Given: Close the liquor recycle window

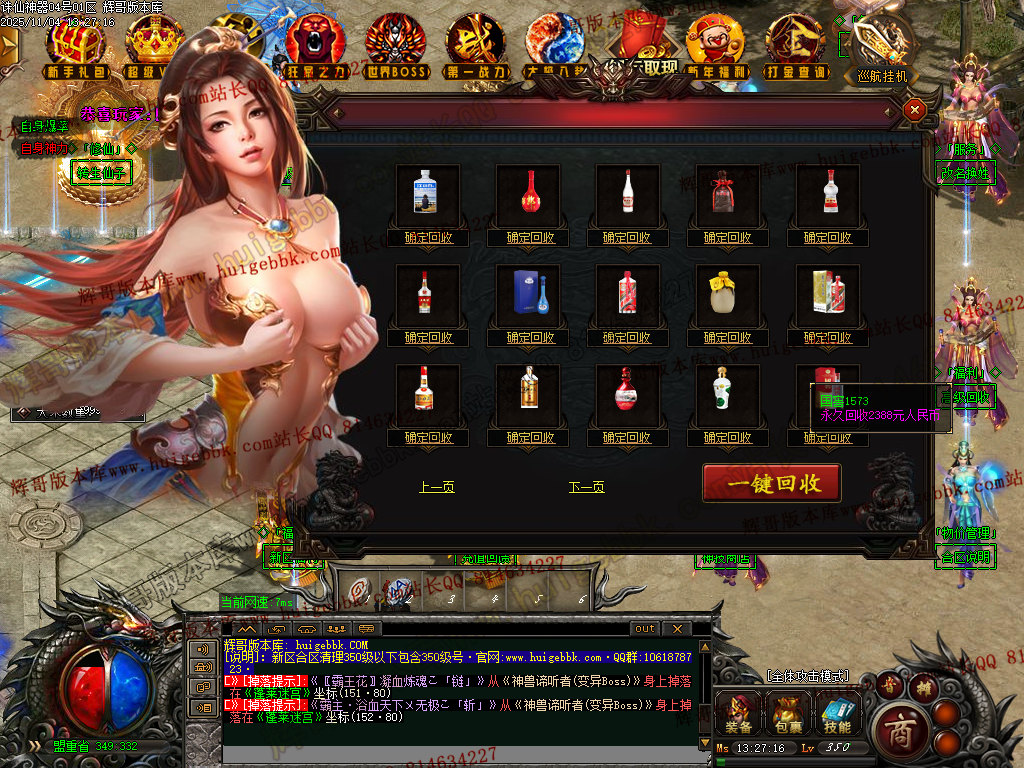Looking at the screenshot, I should (x=913, y=110).
